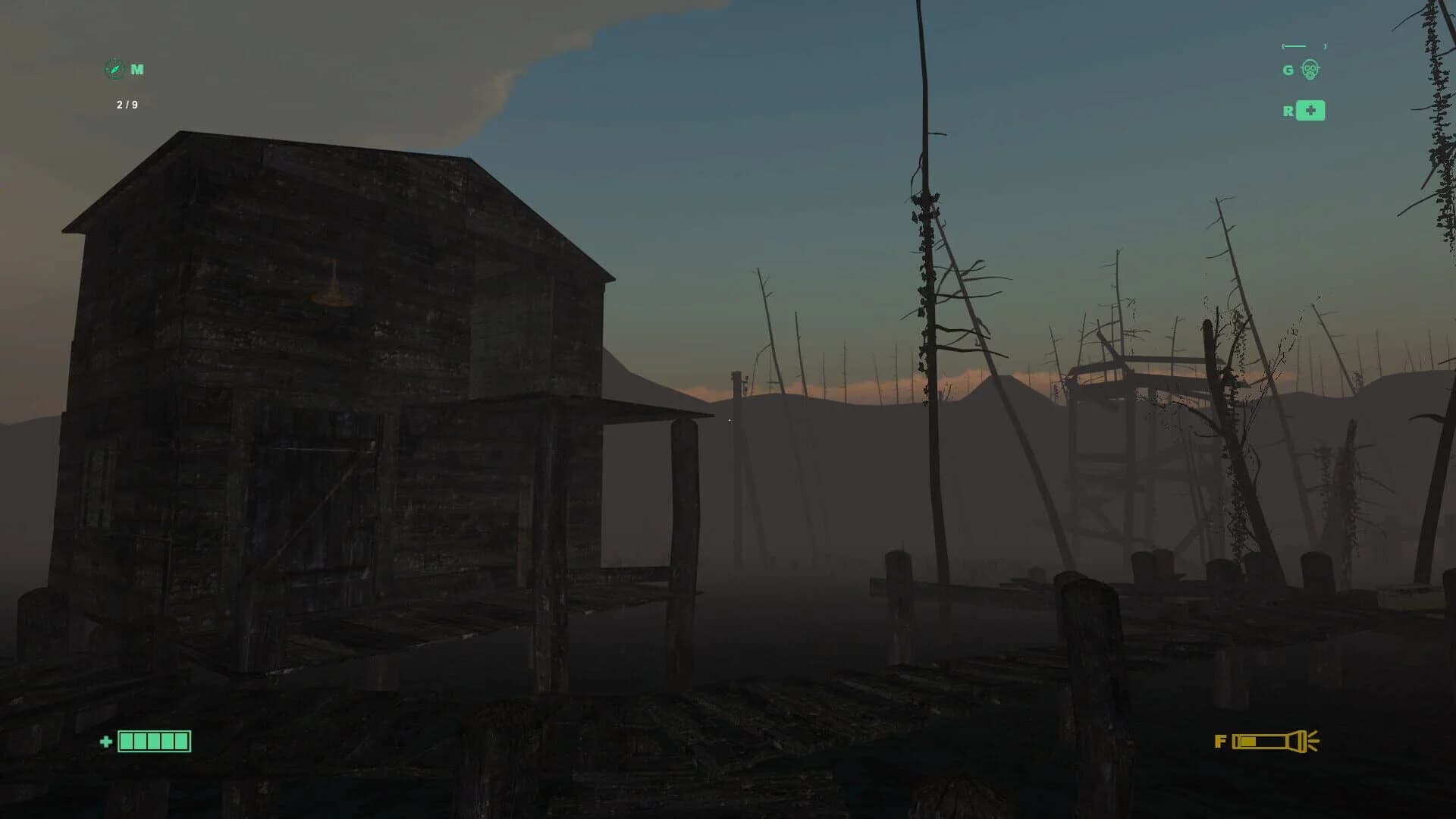Image resolution: width=1456 pixels, height=819 pixels.
Task: Toggle the gas mask equipped state
Action: click(x=1310, y=70)
